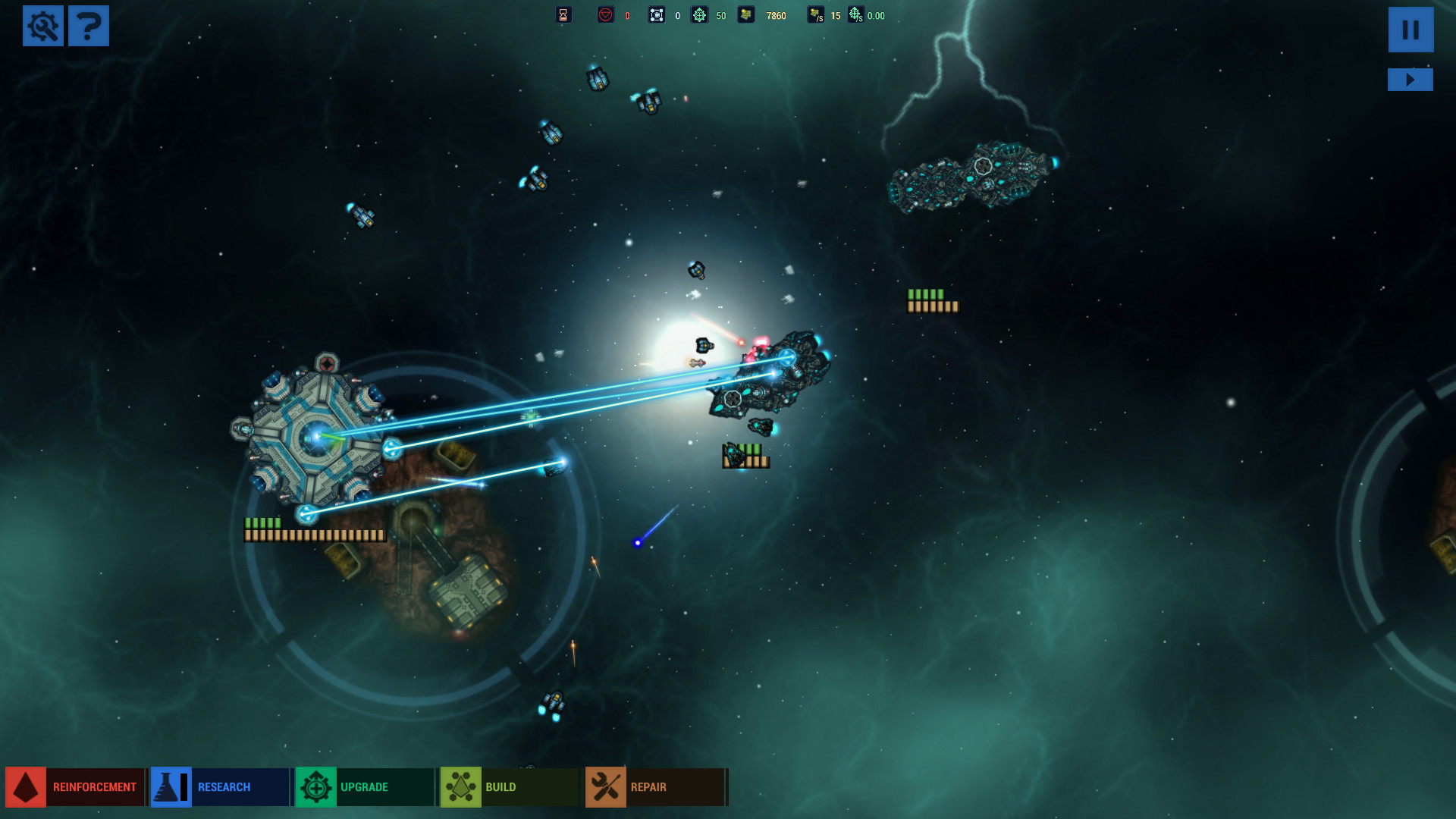Screen dimensions: 1456x819
Task: Click the credits-per-second rate icon showing 15
Action: (815, 14)
